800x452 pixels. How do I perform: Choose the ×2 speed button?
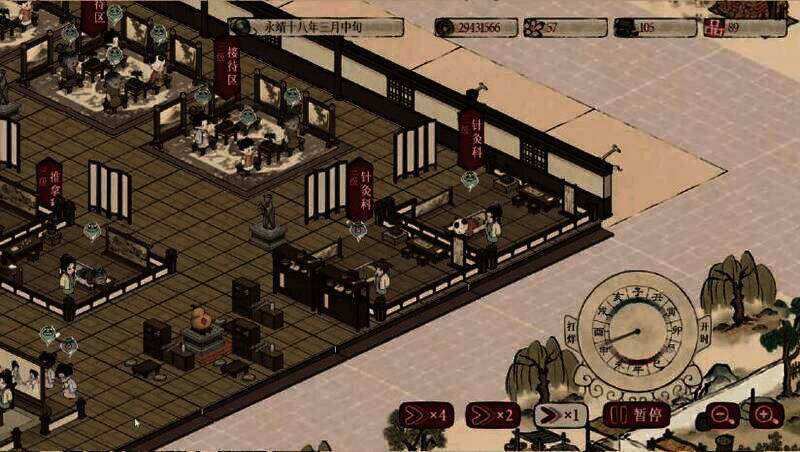pyautogui.click(x=492, y=414)
